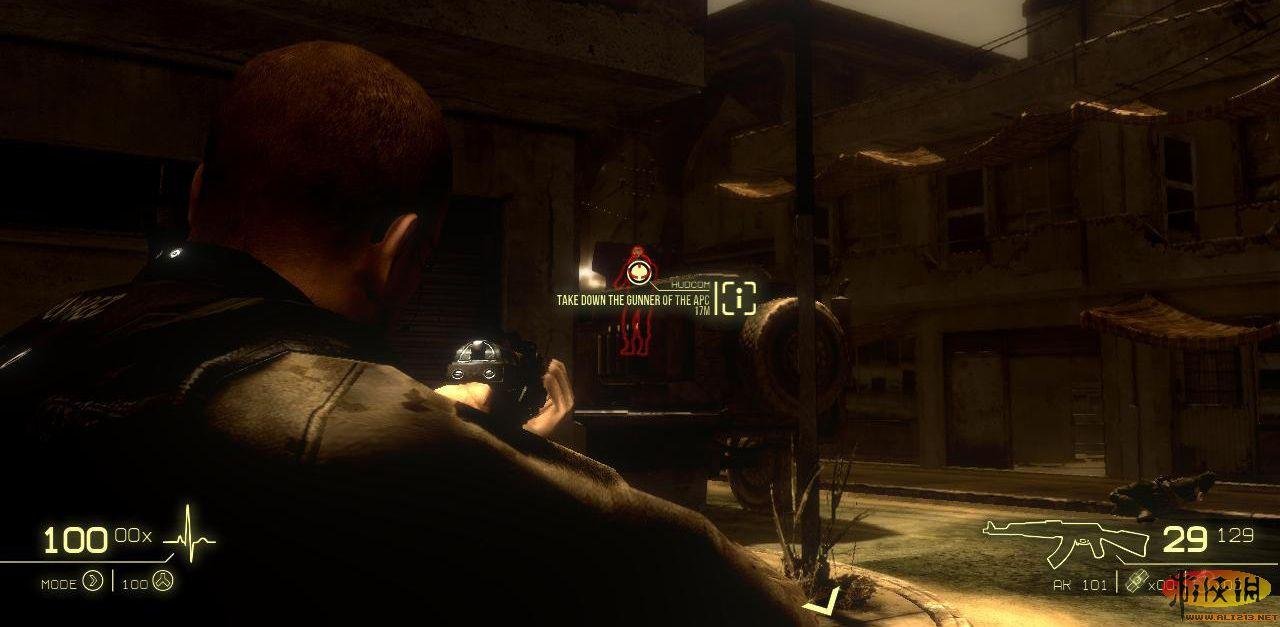Click the three-pronged armor icon
This screenshot has width=1280, height=627.
tap(162, 581)
